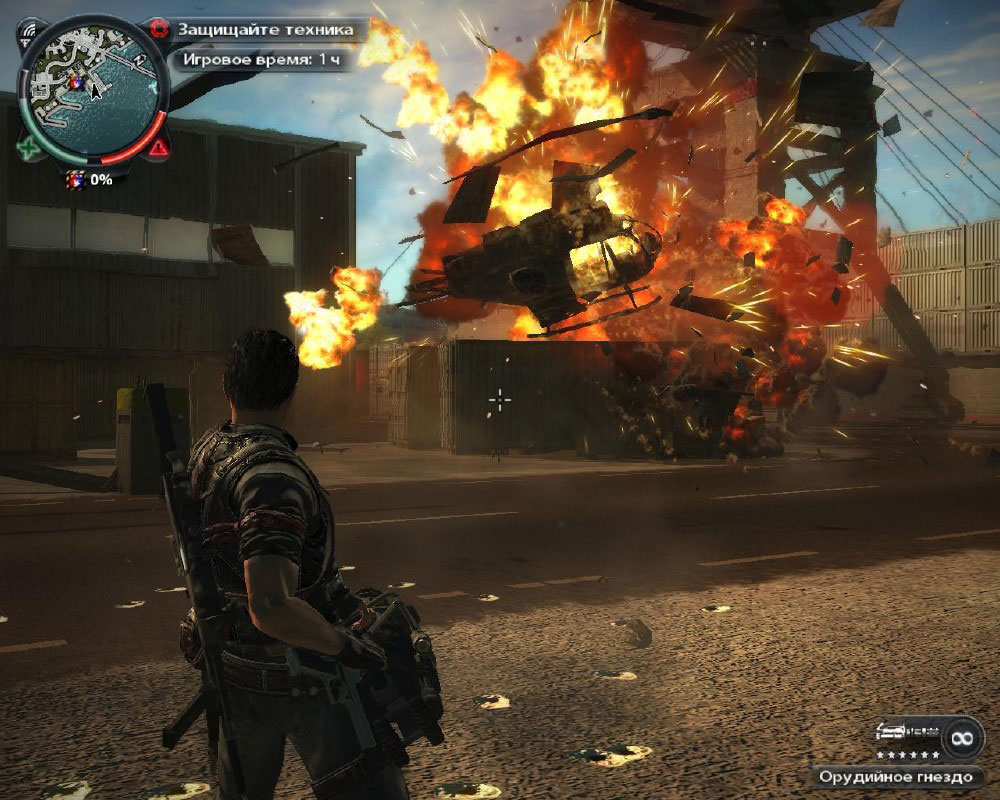Click the "Орудийное гнездо" weapon label
The image size is (1000, 800).
(x=896, y=776)
